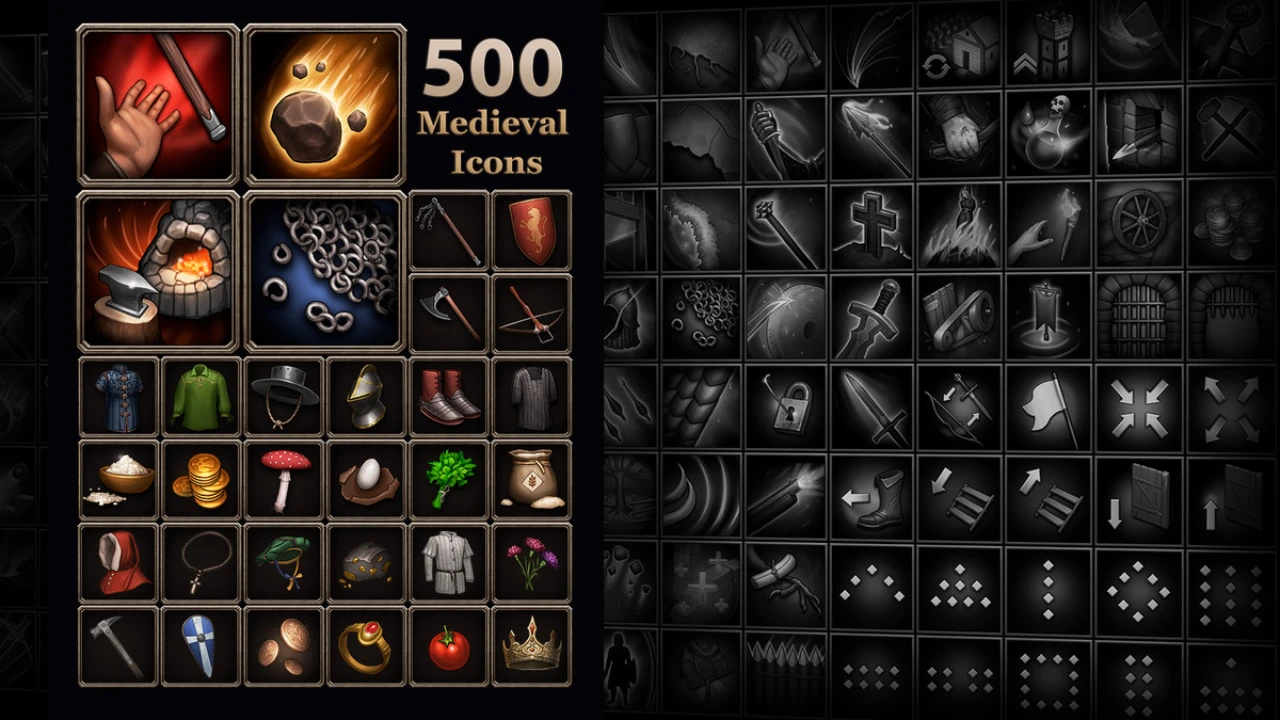
Task: Pick the red leather boots icon
Action: (449, 397)
